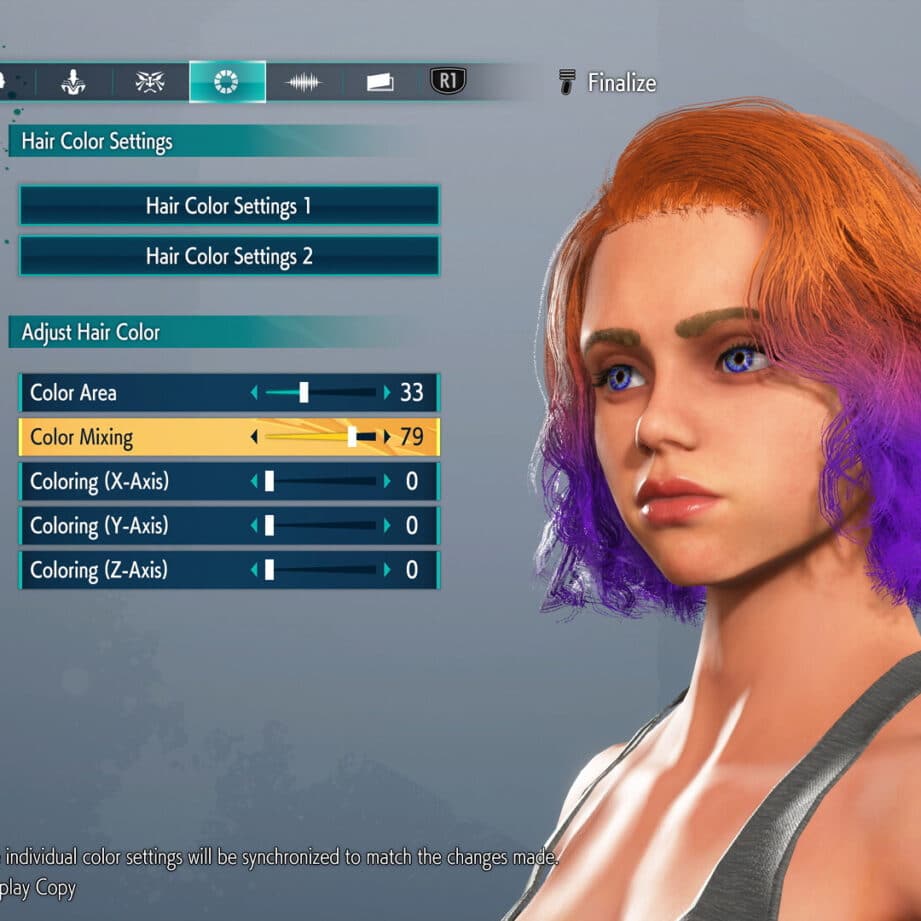Screen dimensions: 921x921
Task: Open Hair Color Settings 2
Action: pos(229,256)
